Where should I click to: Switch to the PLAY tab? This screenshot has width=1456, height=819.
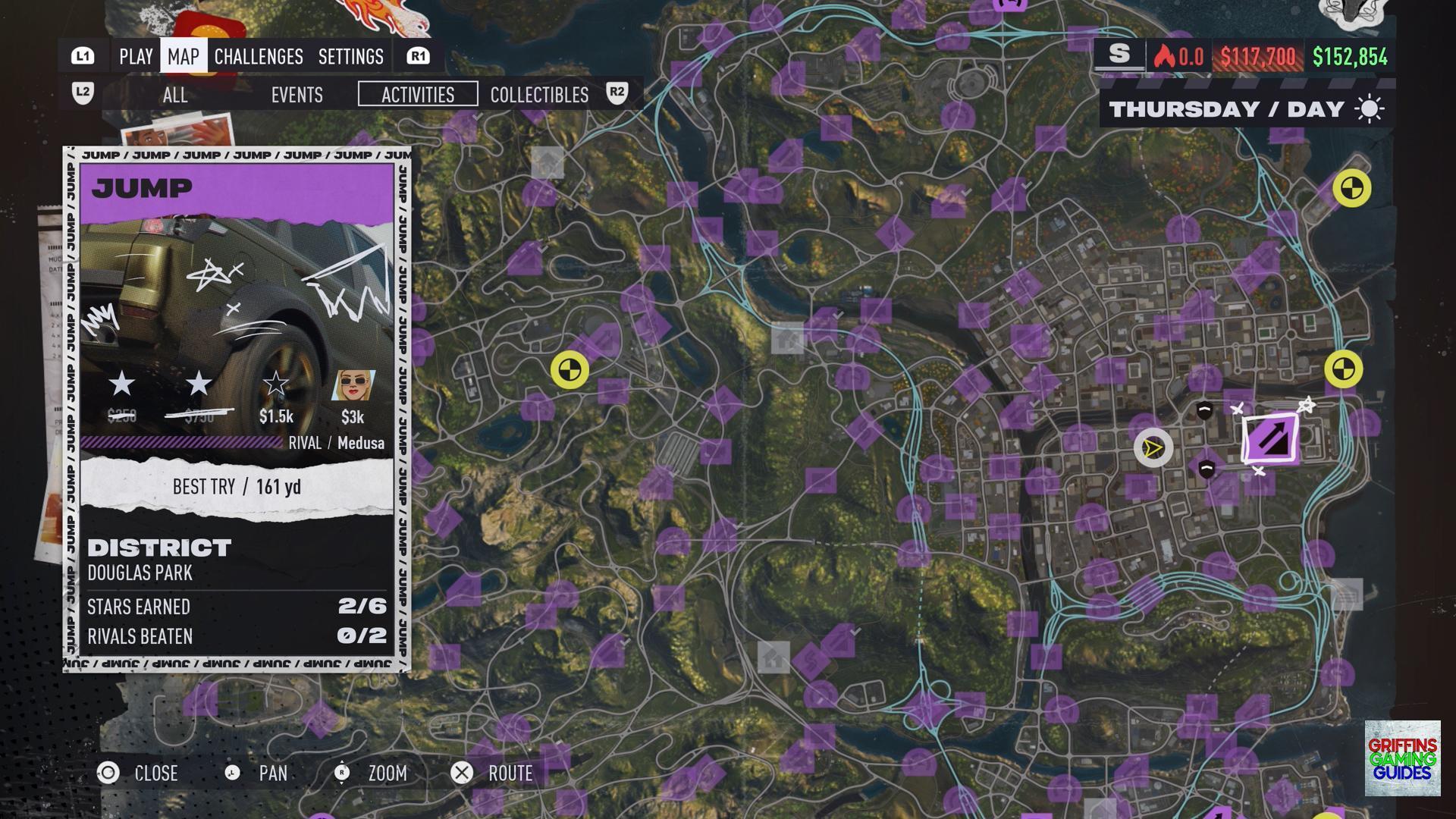point(136,57)
